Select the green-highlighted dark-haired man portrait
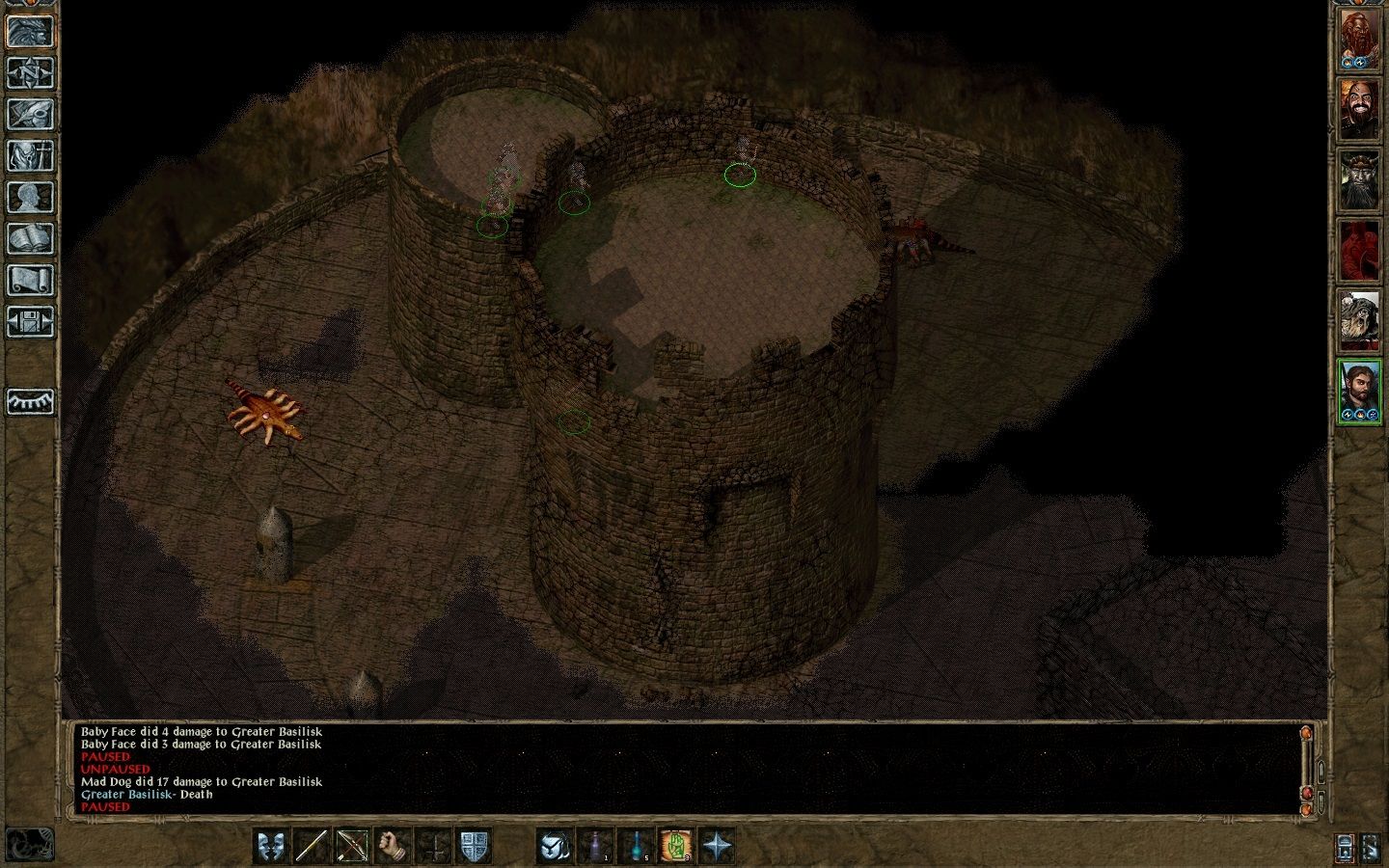This screenshot has height=868, width=1389. click(1359, 392)
